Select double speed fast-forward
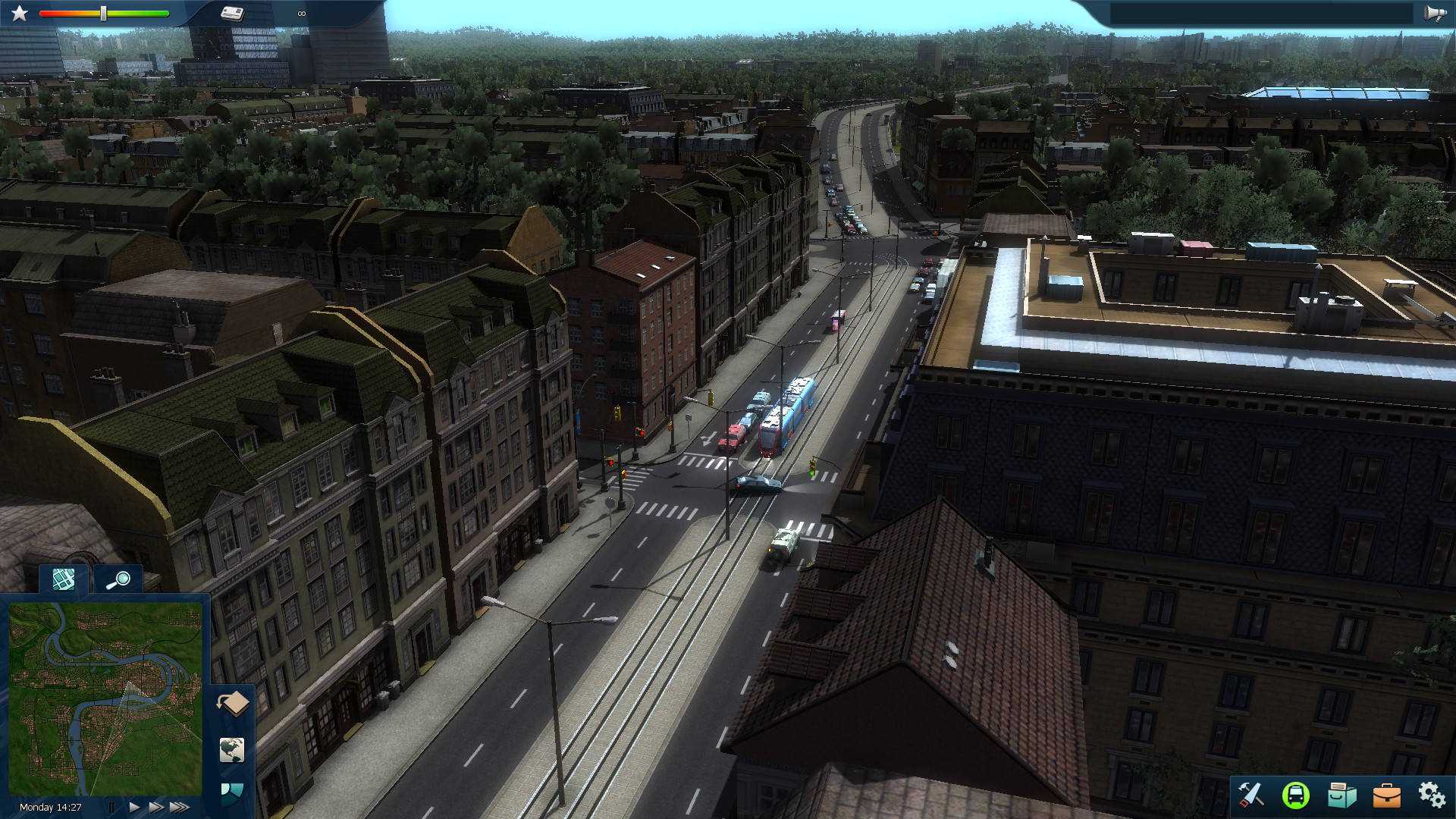The image size is (1456, 819). [157, 808]
